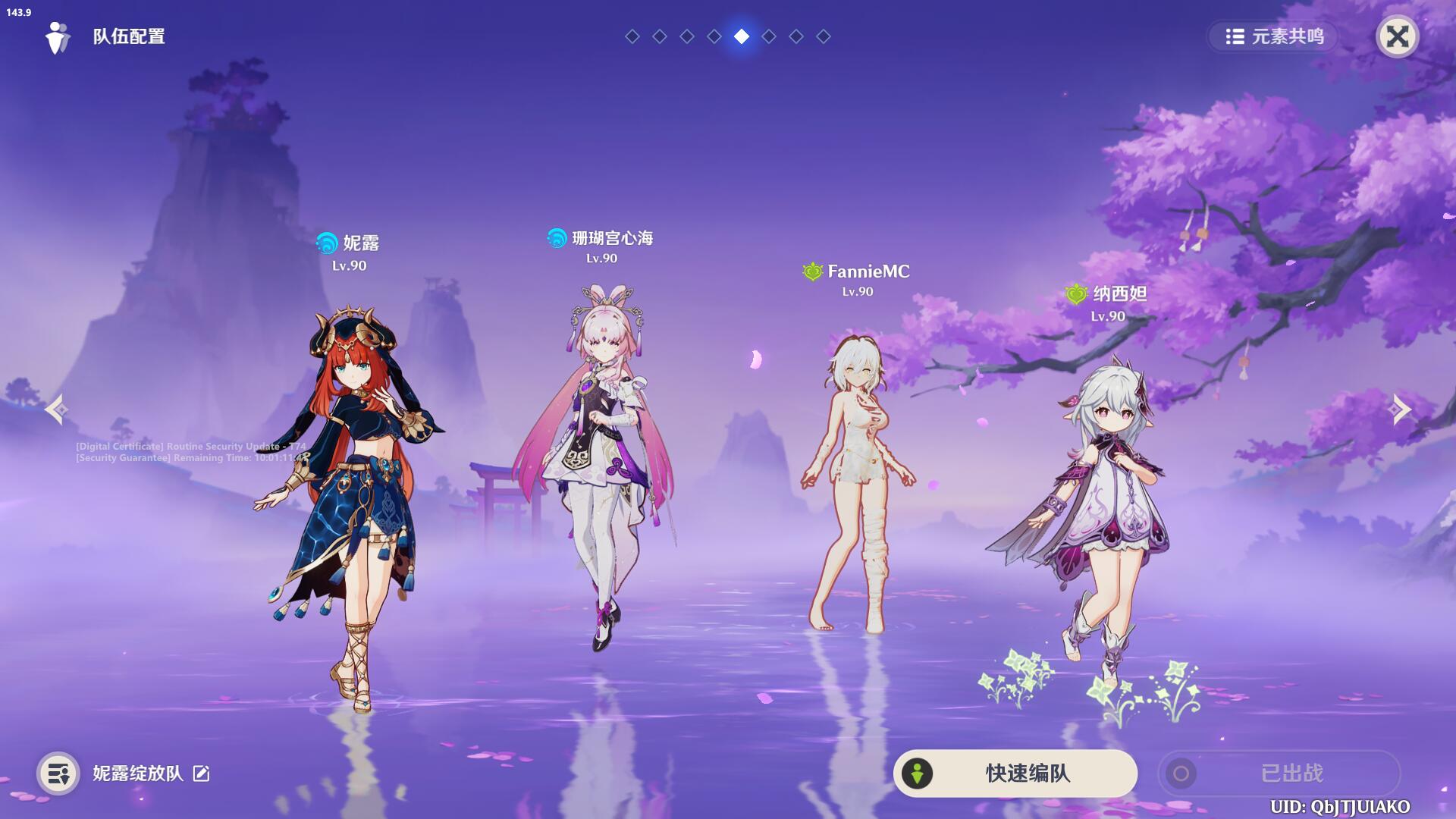This screenshot has height=819, width=1456.
Task: Select party member FannieMC
Action: click(857, 485)
